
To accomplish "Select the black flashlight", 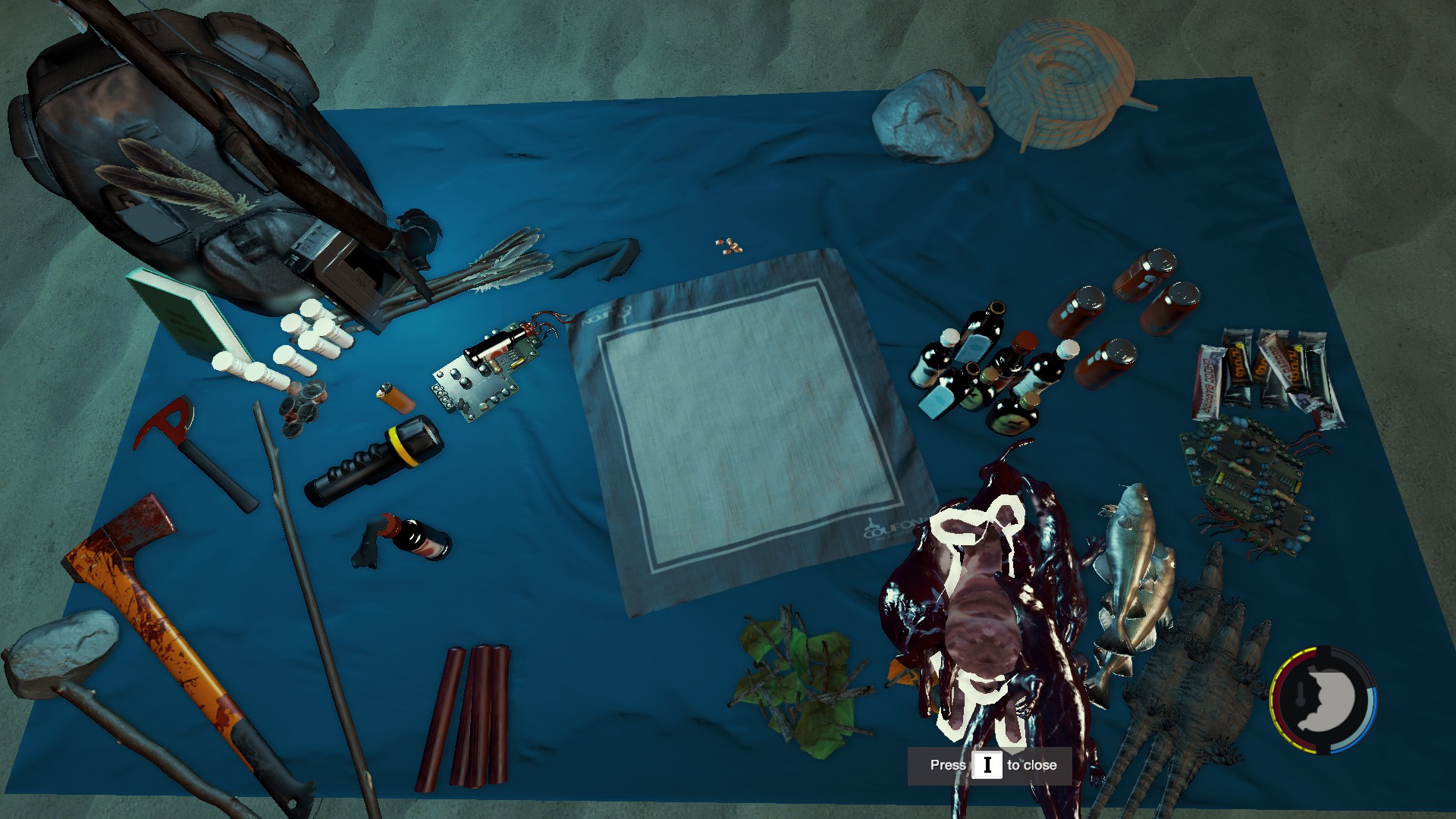I will (374, 460).
